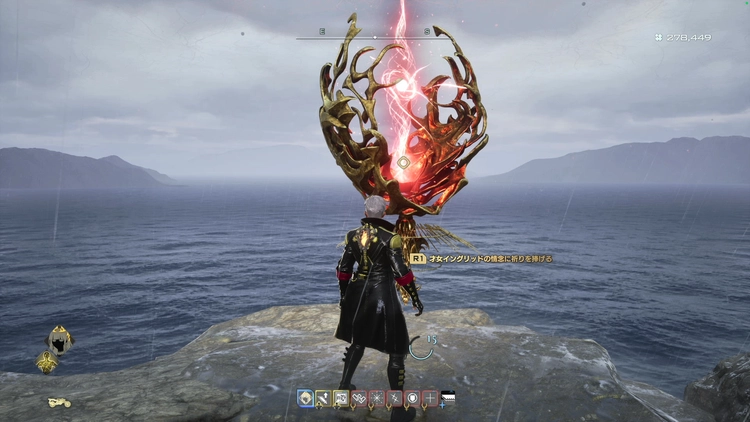
Task: Activate the sword with up-arrow skill
Action: pyautogui.click(x=323, y=398)
